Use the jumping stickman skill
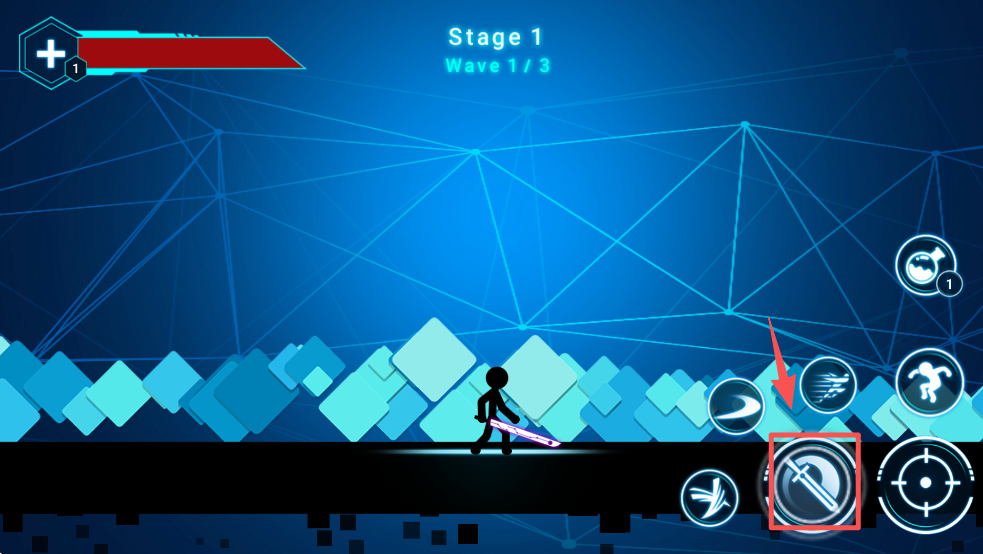The width and height of the screenshot is (983, 554). 929,383
